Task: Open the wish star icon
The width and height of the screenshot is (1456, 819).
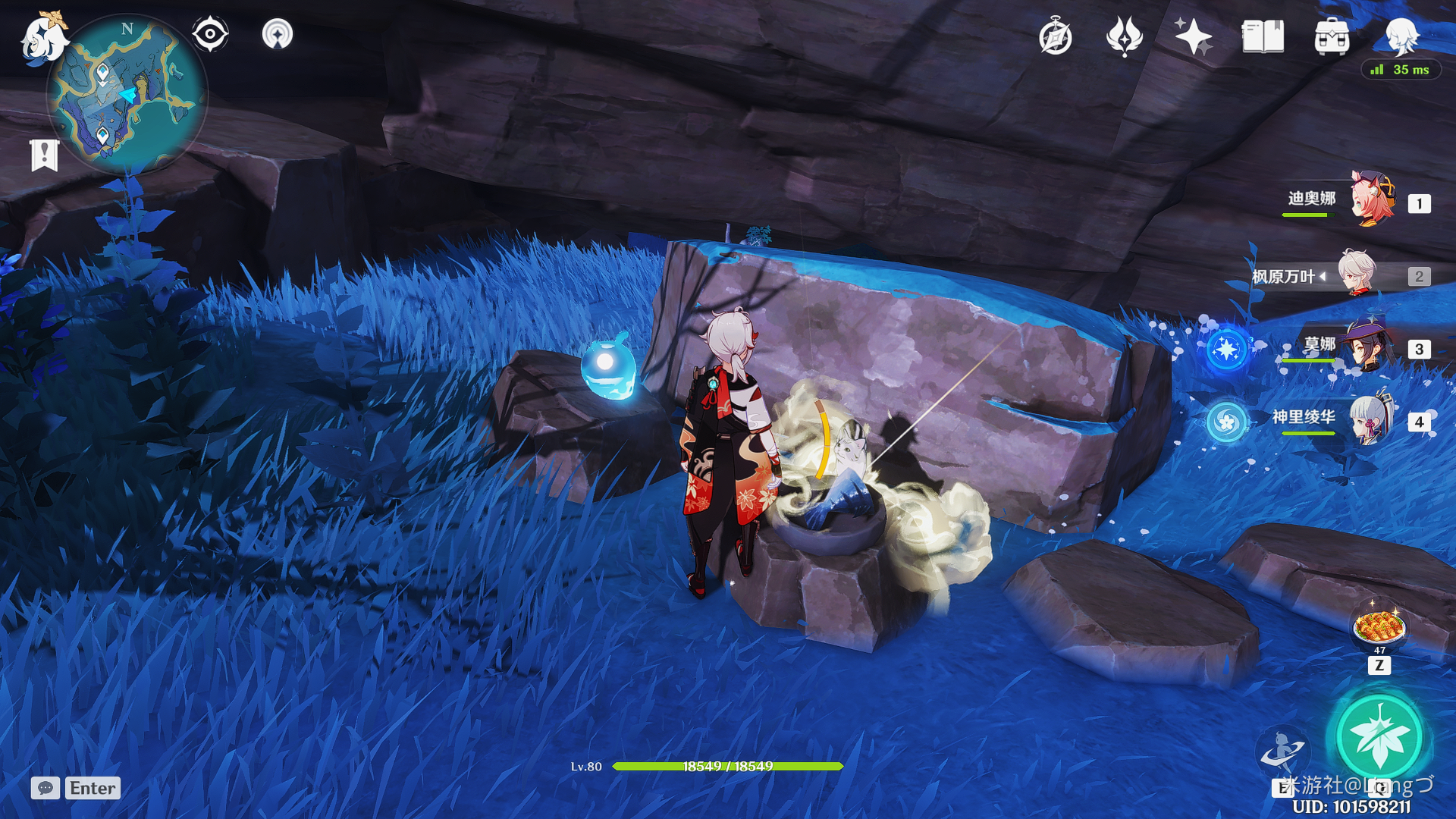Action: pyautogui.click(x=1193, y=36)
